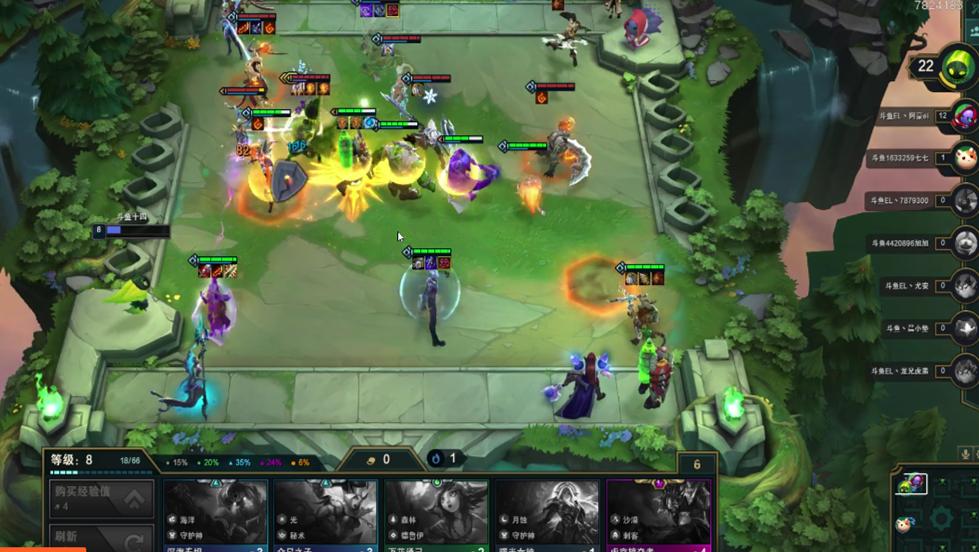Refresh the shop with the 刷新 button
This screenshot has height=552, width=979.
(102, 537)
